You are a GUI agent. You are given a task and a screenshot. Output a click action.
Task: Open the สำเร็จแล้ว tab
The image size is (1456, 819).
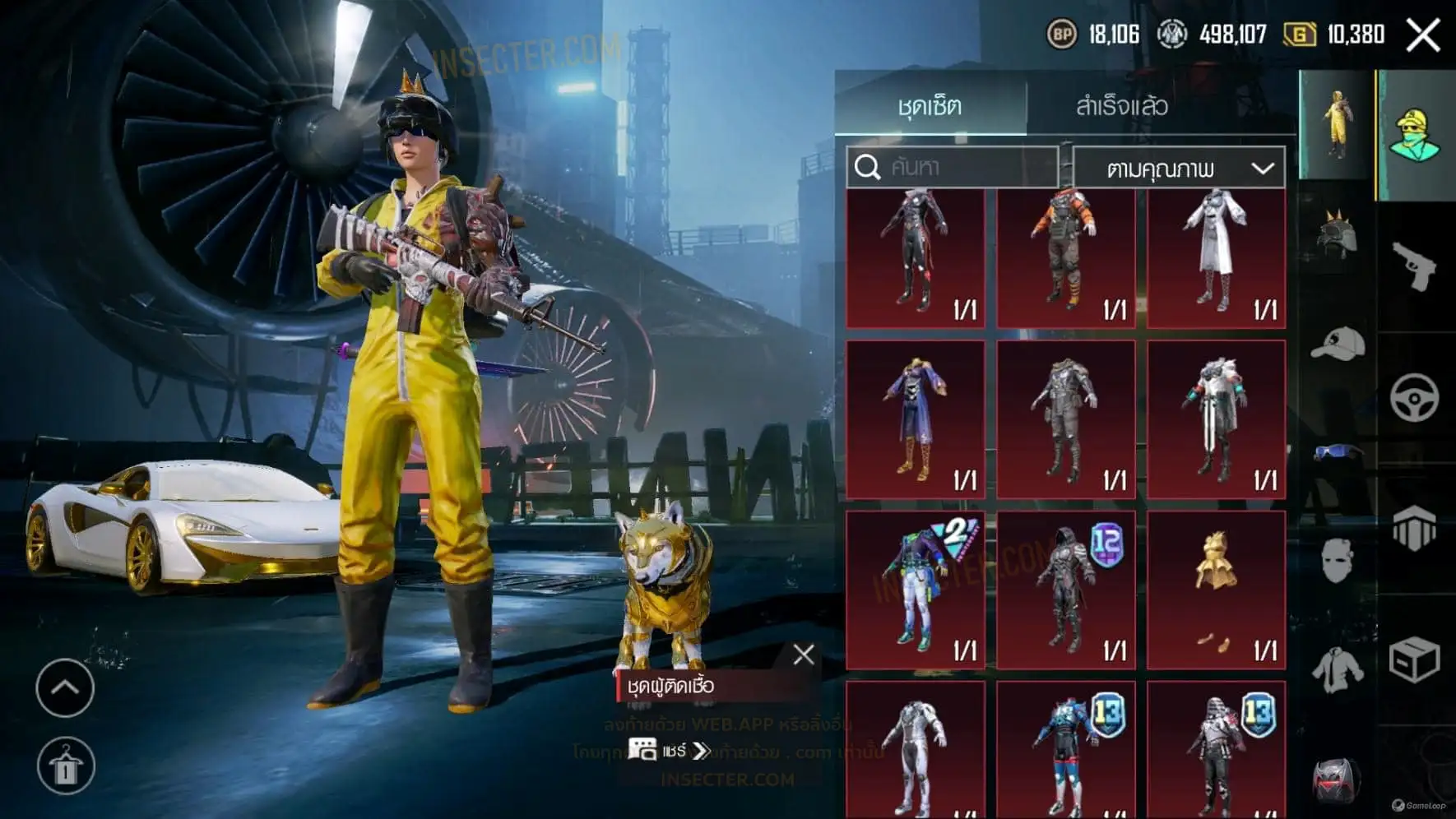pyautogui.click(x=1121, y=106)
